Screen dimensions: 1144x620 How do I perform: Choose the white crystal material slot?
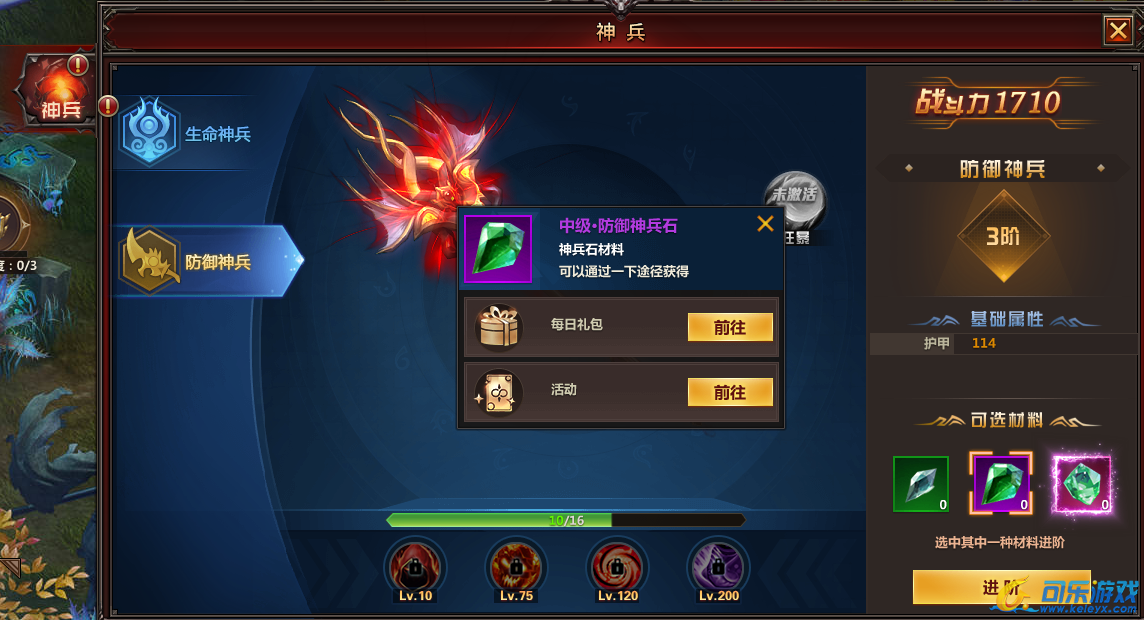coord(920,483)
